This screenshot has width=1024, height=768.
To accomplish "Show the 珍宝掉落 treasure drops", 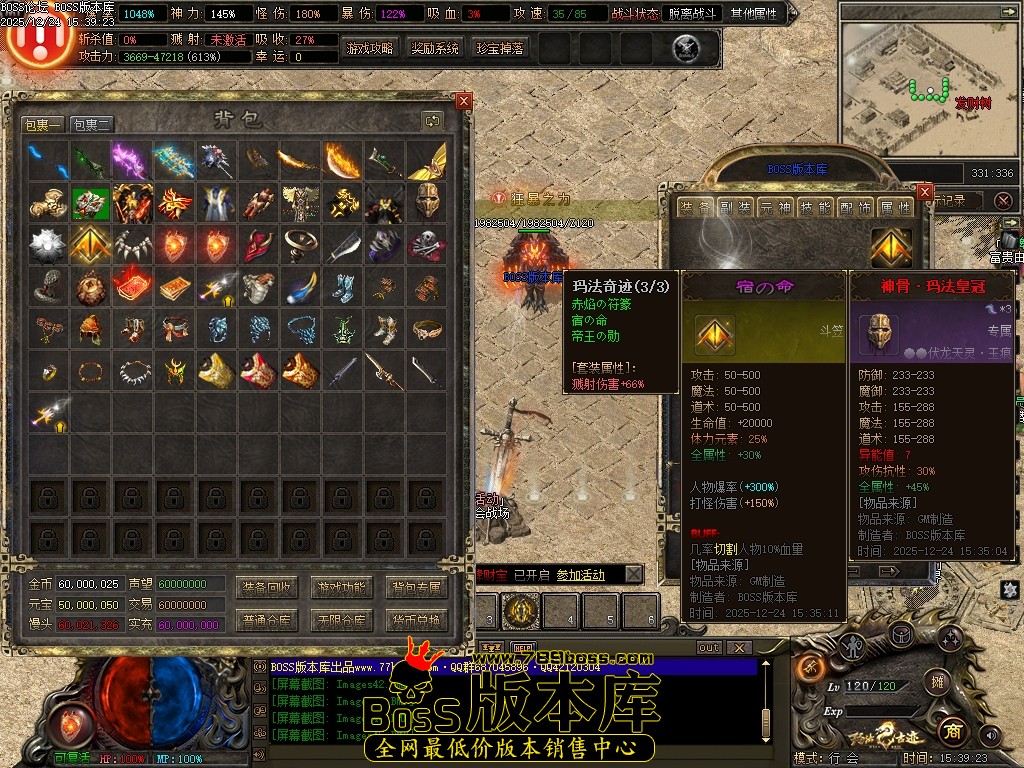I will (500, 48).
